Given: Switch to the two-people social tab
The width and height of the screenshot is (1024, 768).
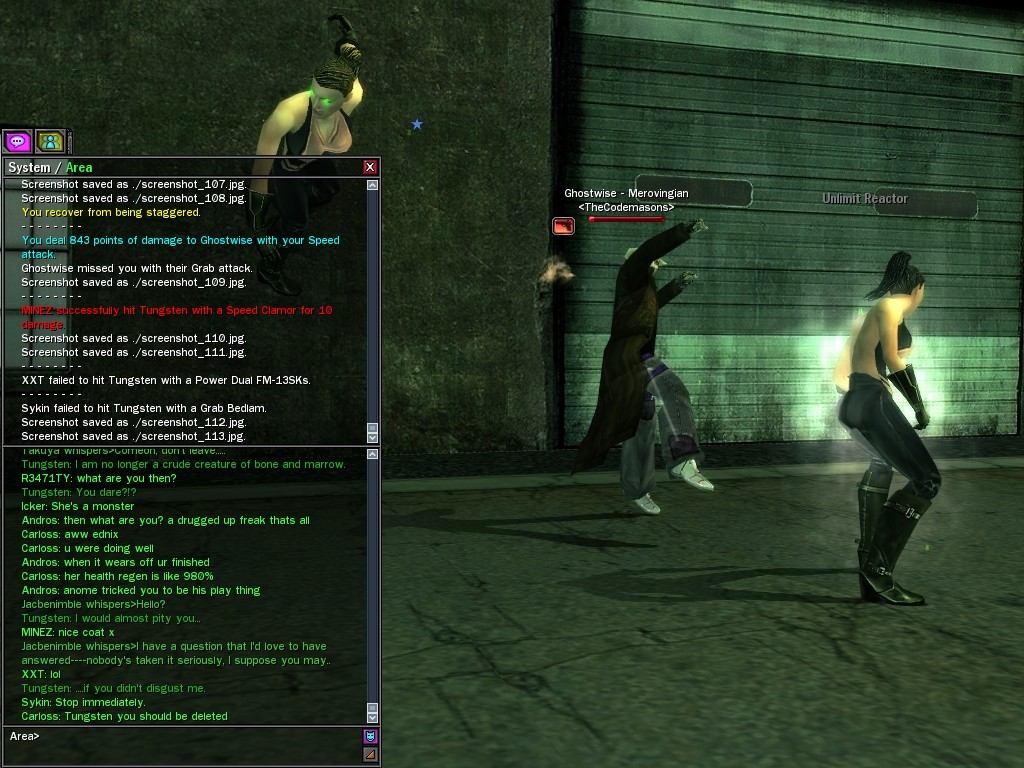Looking at the screenshot, I should pyautogui.click(x=50, y=142).
